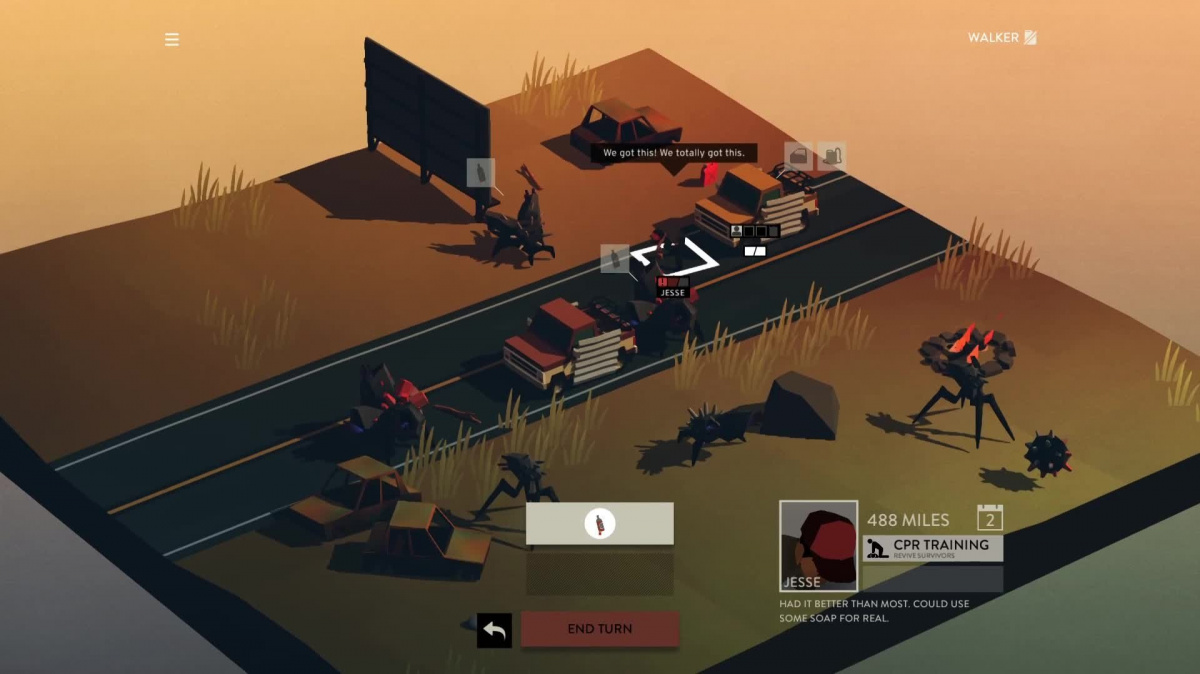This screenshot has height=674, width=1200.
Task: Select the bottle marker next to Jesse
Action: 614,259
